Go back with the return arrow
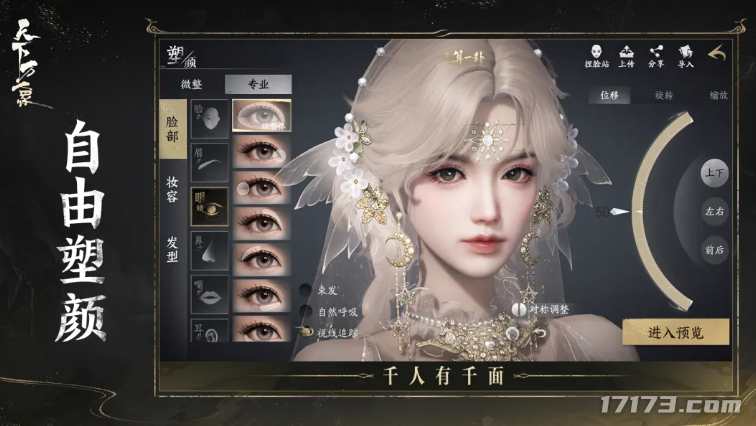 coord(716,54)
